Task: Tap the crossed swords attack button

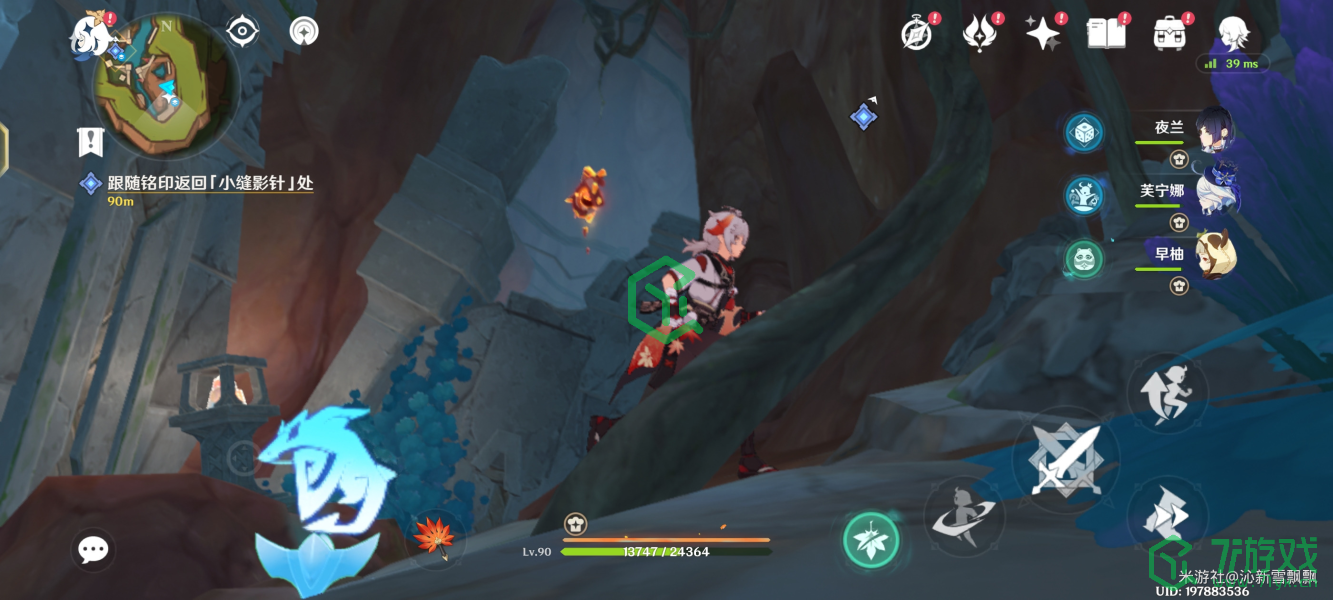Action: pyautogui.click(x=1066, y=461)
